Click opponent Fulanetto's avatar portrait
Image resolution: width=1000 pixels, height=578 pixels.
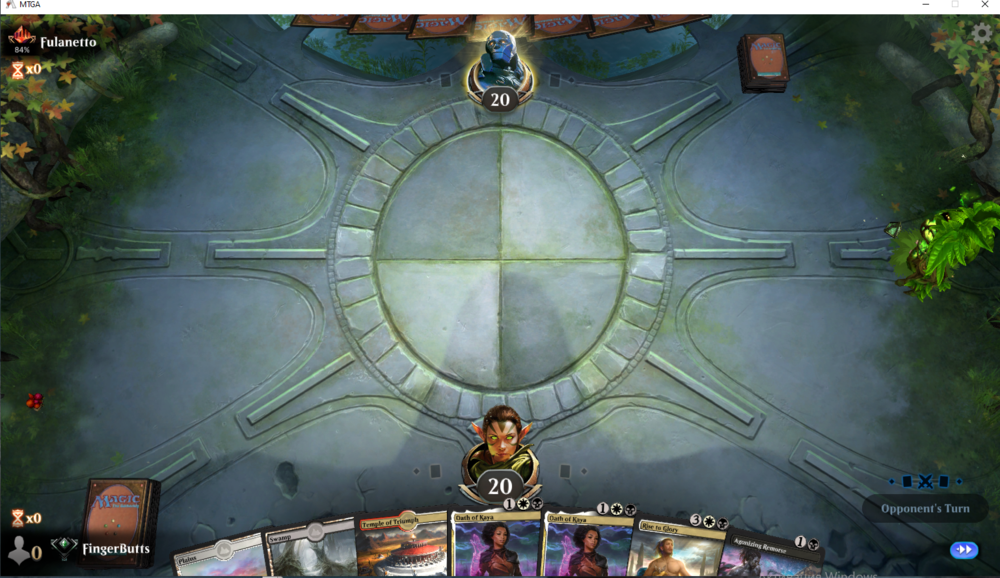click(x=499, y=58)
